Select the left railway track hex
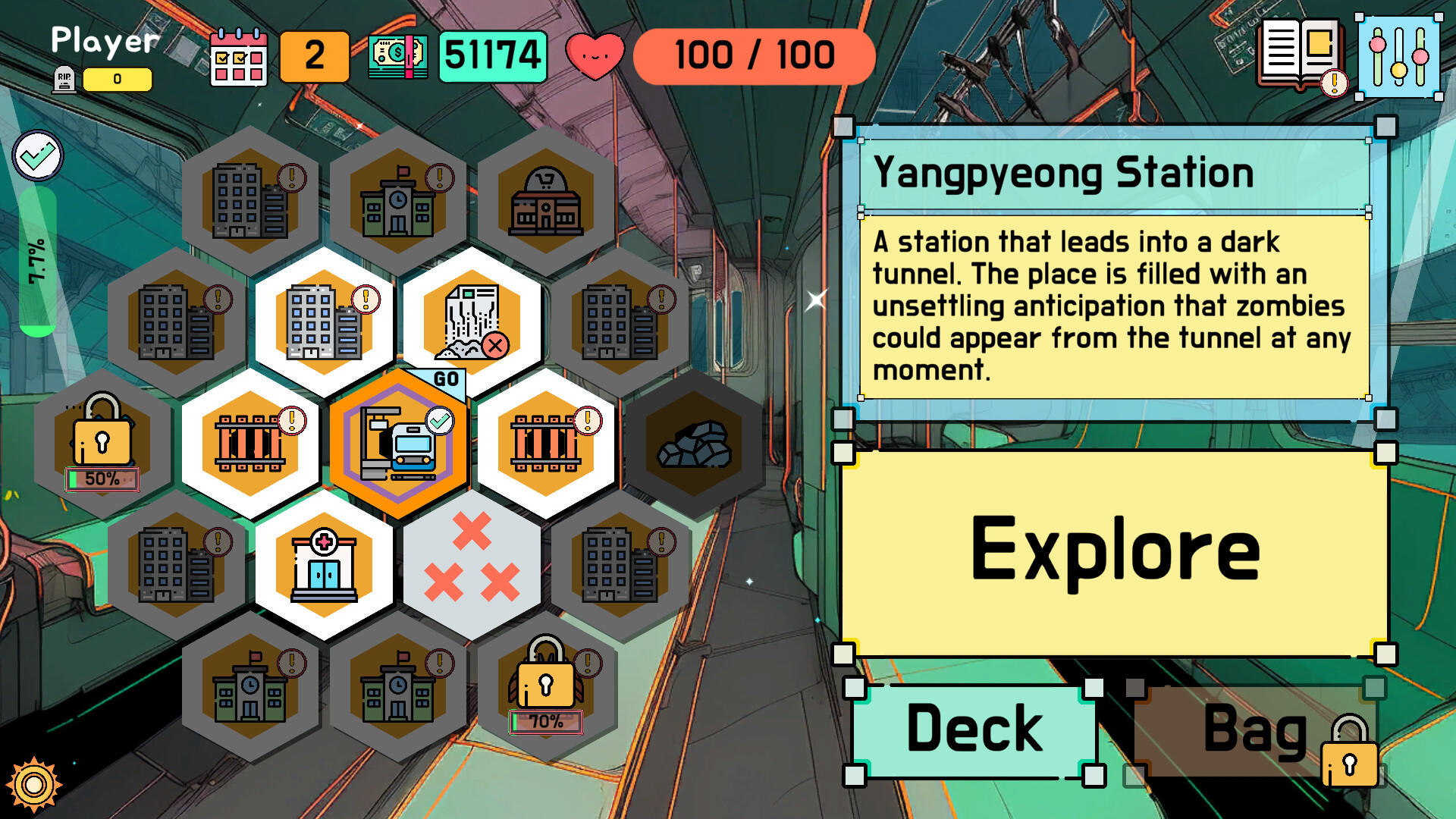Image resolution: width=1456 pixels, height=819 pixels. 252,444
